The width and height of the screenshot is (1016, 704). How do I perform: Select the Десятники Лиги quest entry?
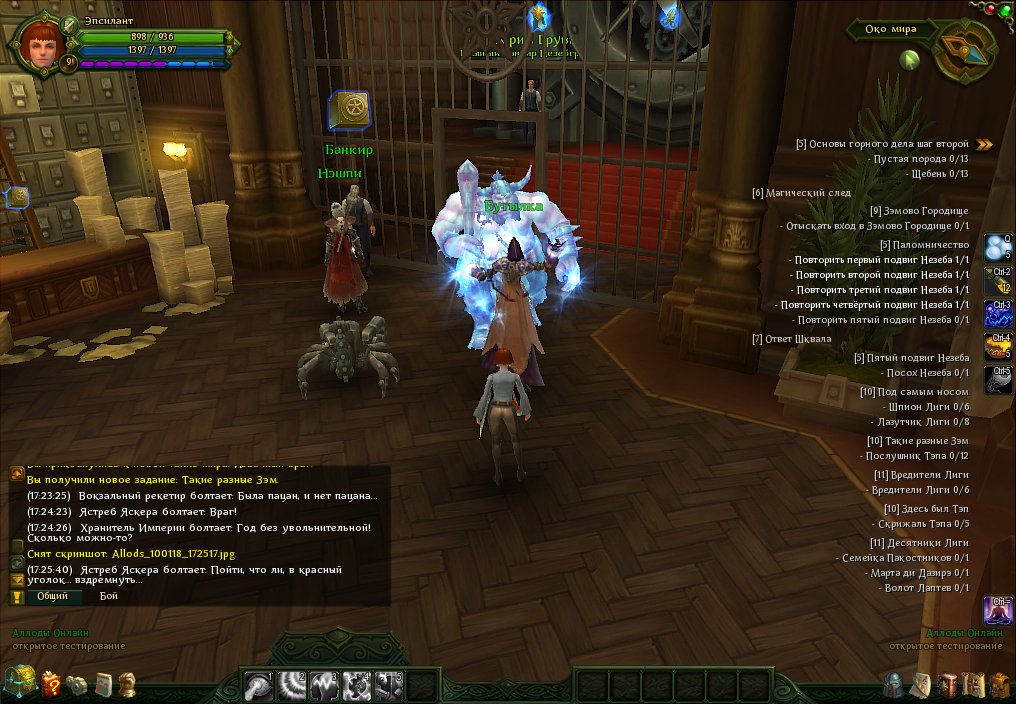[x=921, y=543]
